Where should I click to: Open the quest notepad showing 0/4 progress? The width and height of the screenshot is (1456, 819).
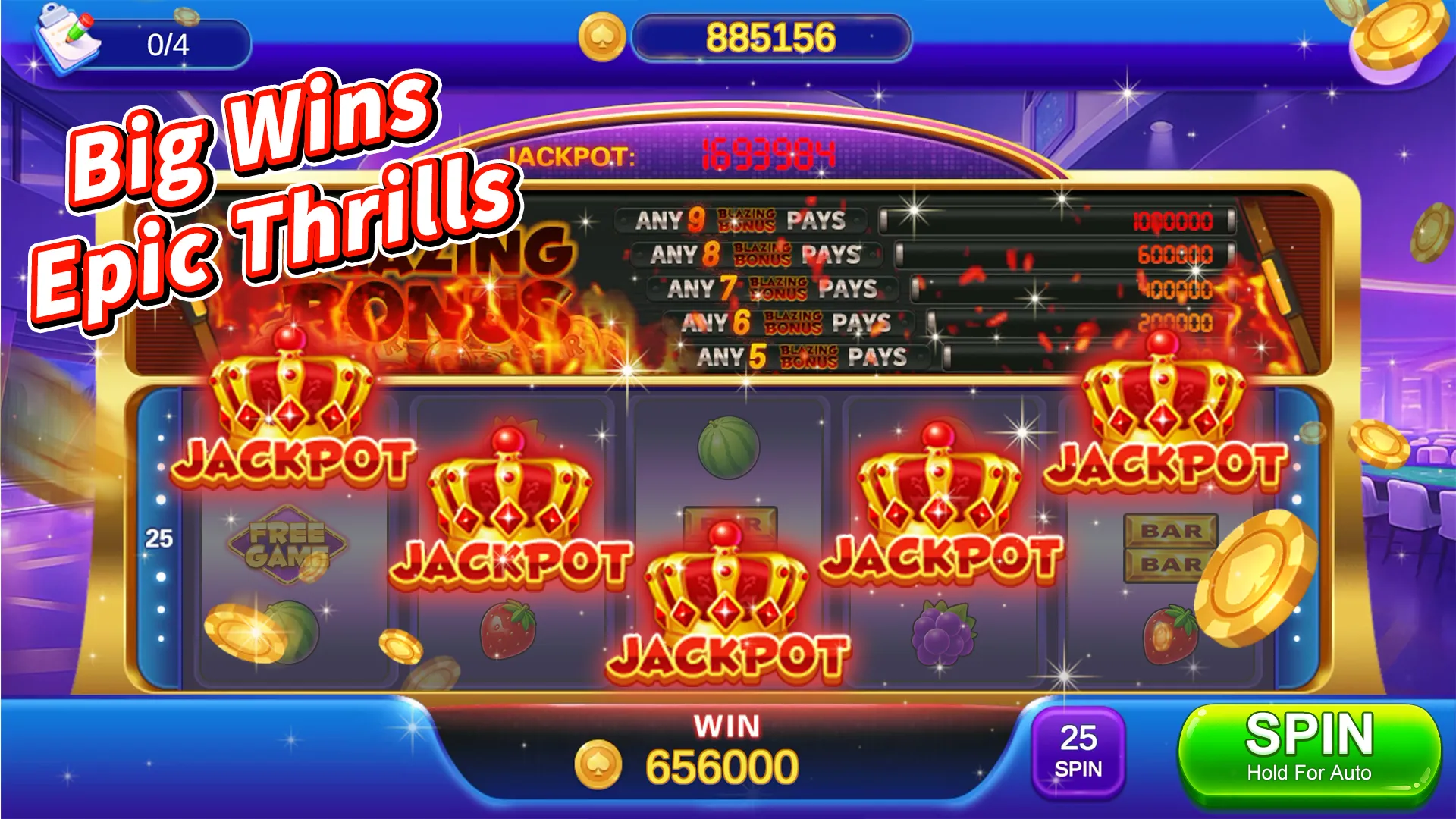(x=64, y=42)
